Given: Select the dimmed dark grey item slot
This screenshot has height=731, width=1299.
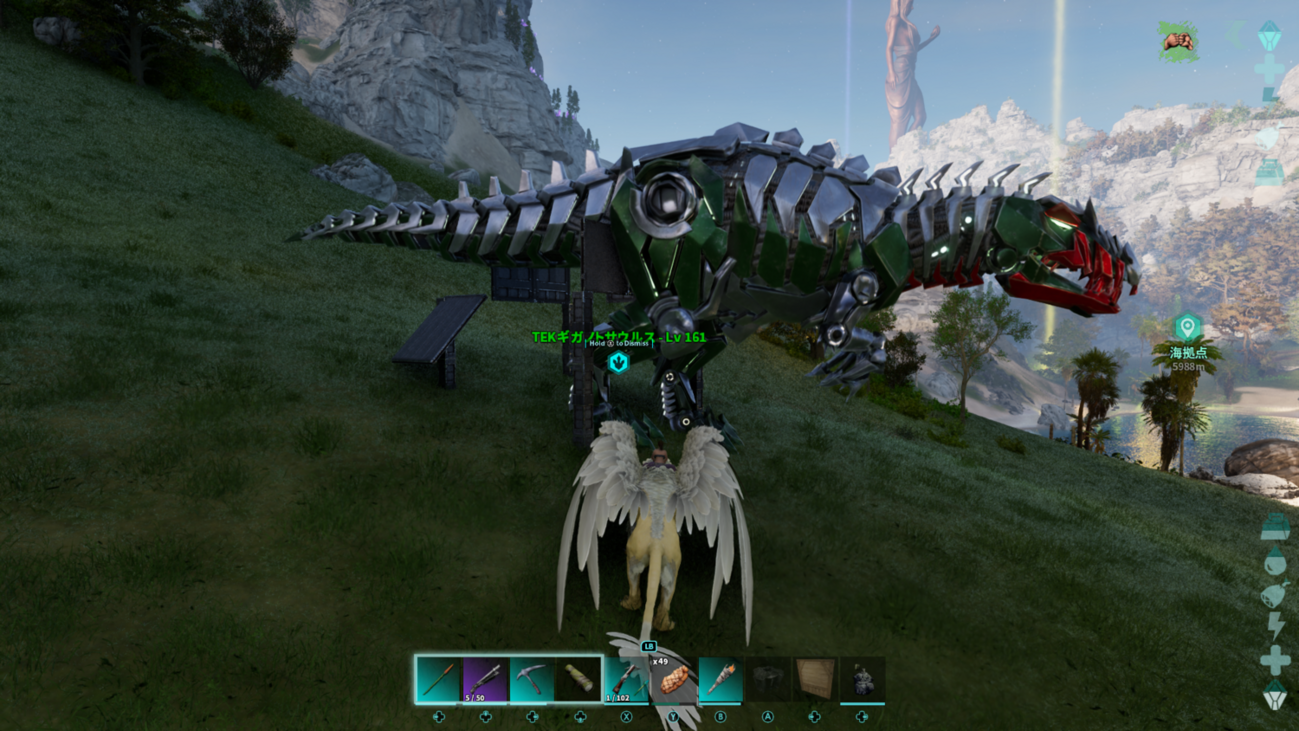Looking at the screenshot, I should pos(768,679).
